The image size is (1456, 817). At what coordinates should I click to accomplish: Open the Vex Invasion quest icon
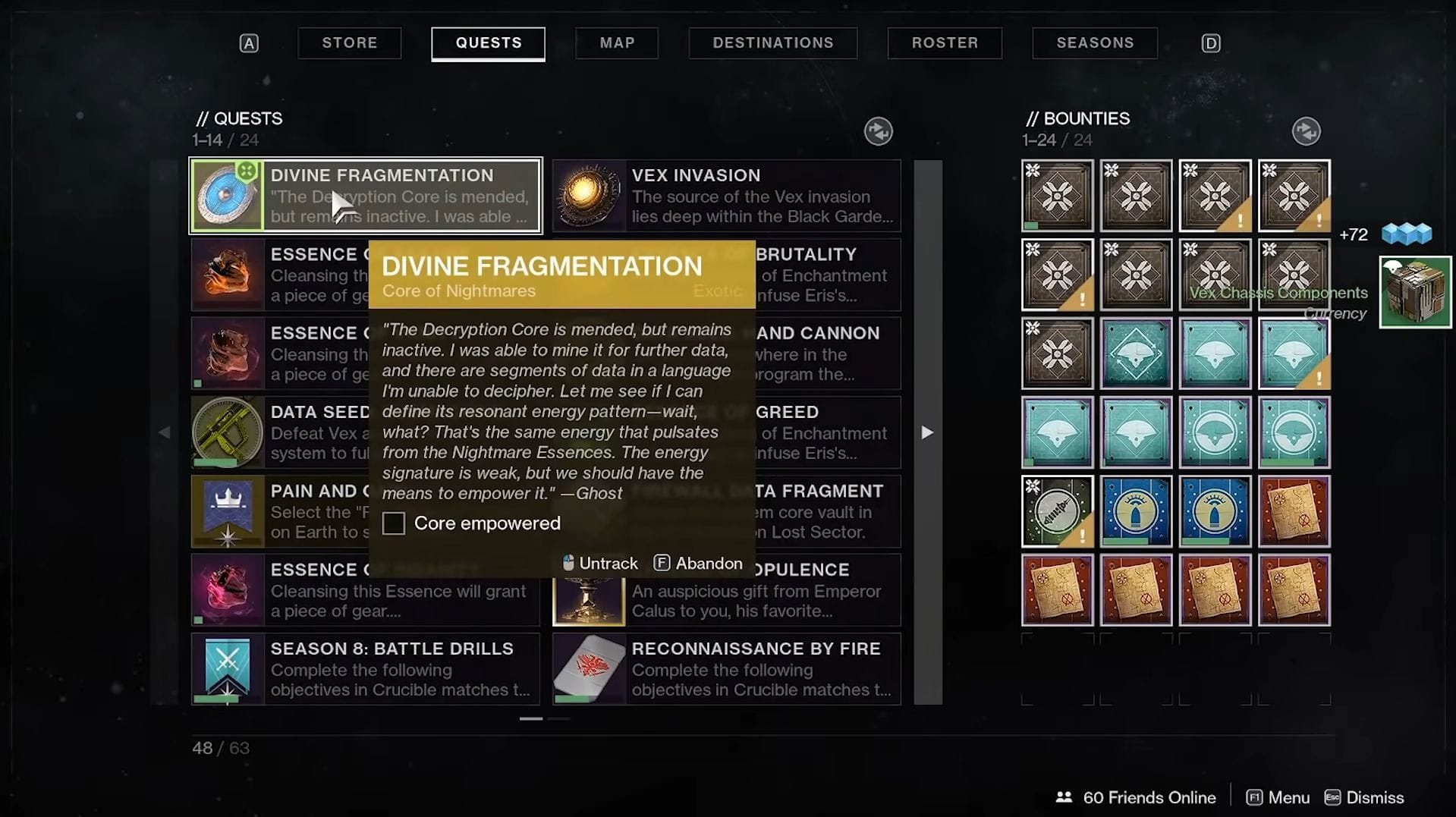[x=589, y=196]
